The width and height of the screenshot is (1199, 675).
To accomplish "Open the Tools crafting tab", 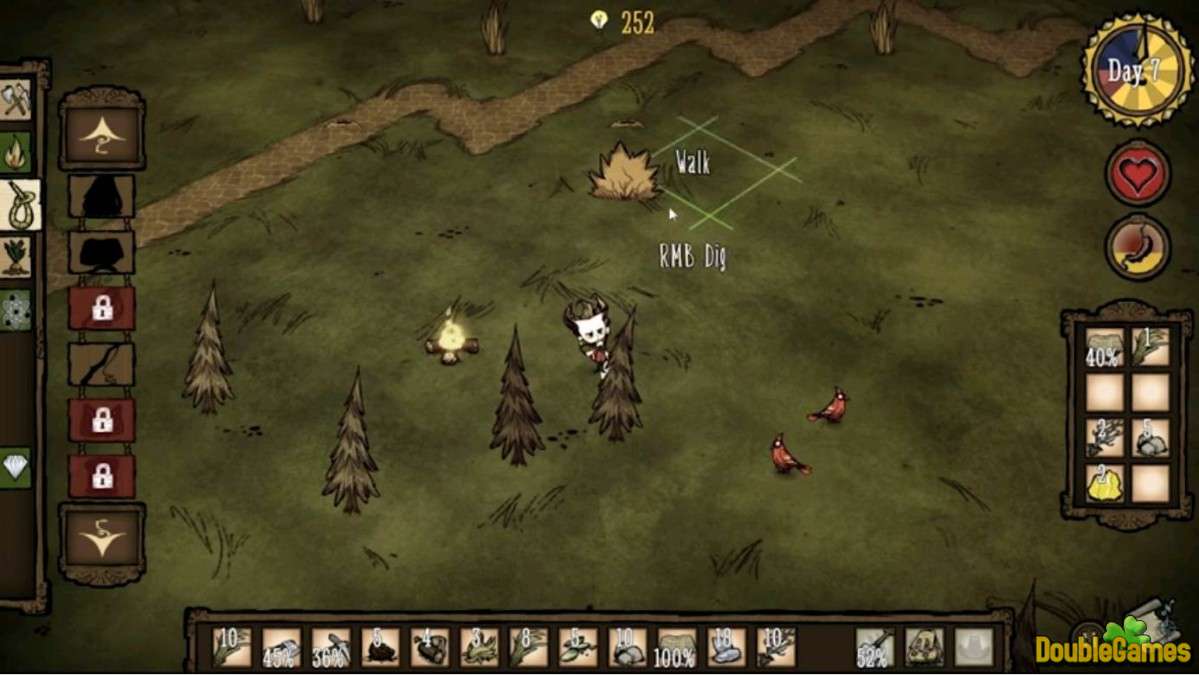I will (x=16, y=100).
